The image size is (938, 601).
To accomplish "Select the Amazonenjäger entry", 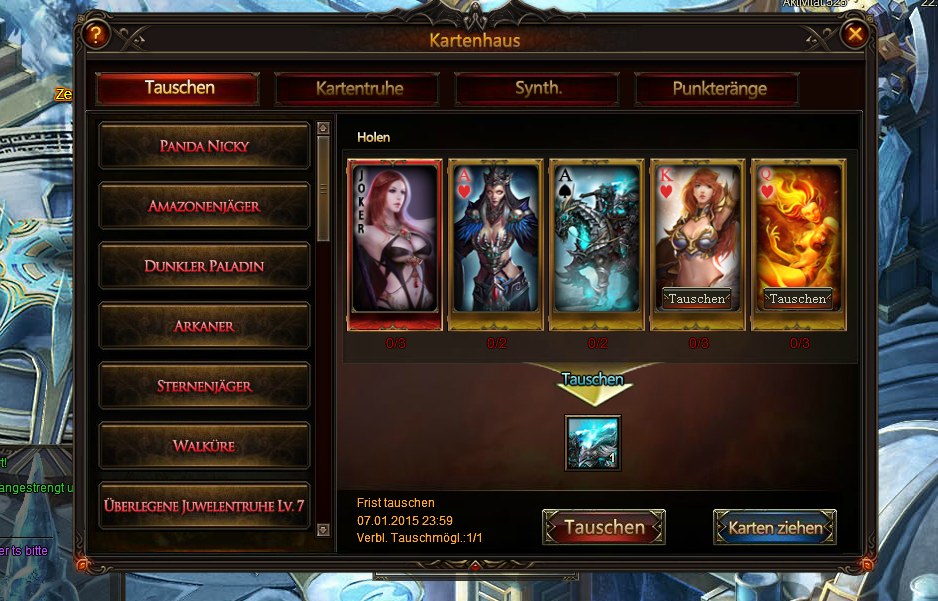I will click(x=205, y=206).
